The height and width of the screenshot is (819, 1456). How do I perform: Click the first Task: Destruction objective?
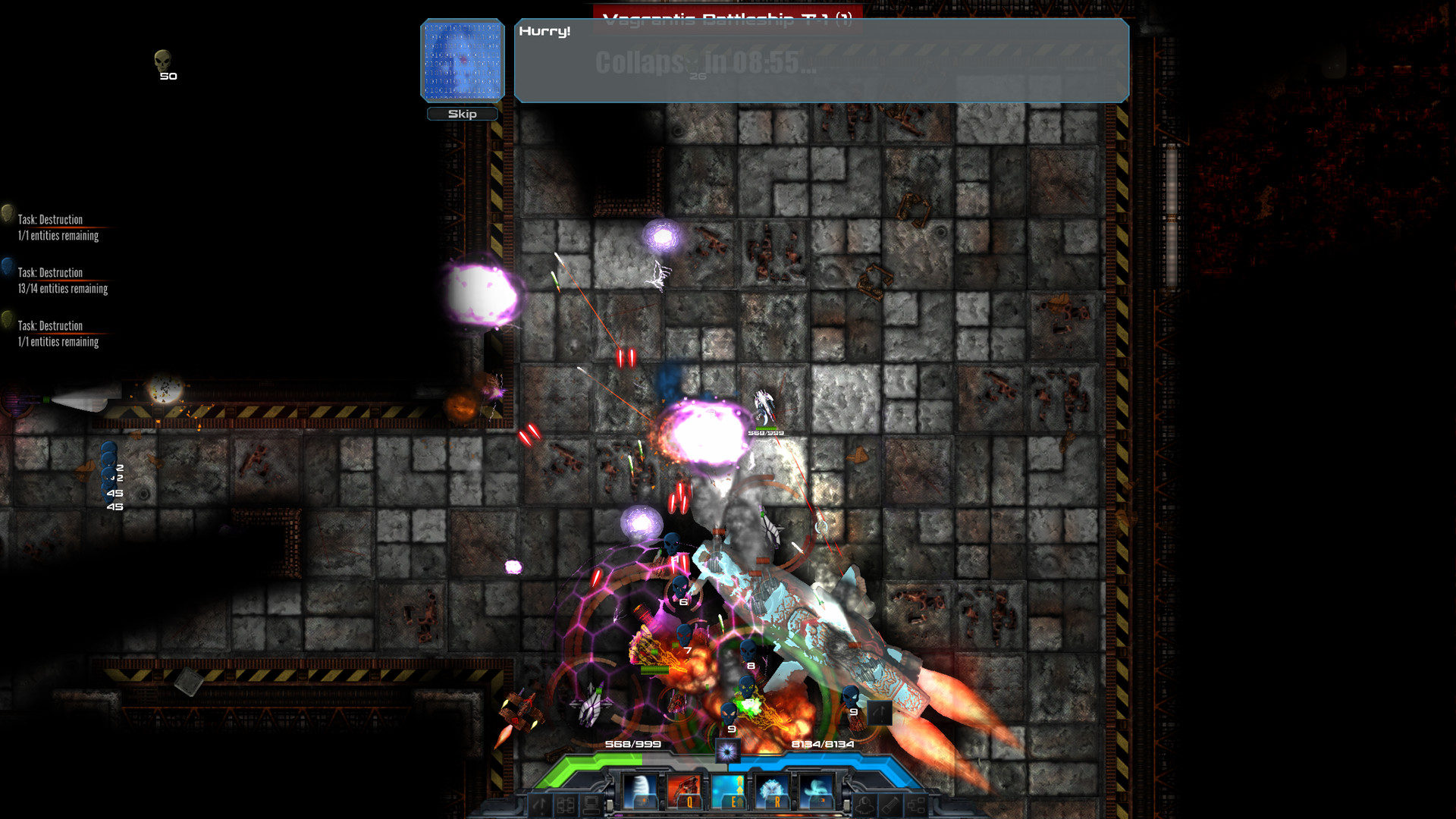(x=57, y=226)
